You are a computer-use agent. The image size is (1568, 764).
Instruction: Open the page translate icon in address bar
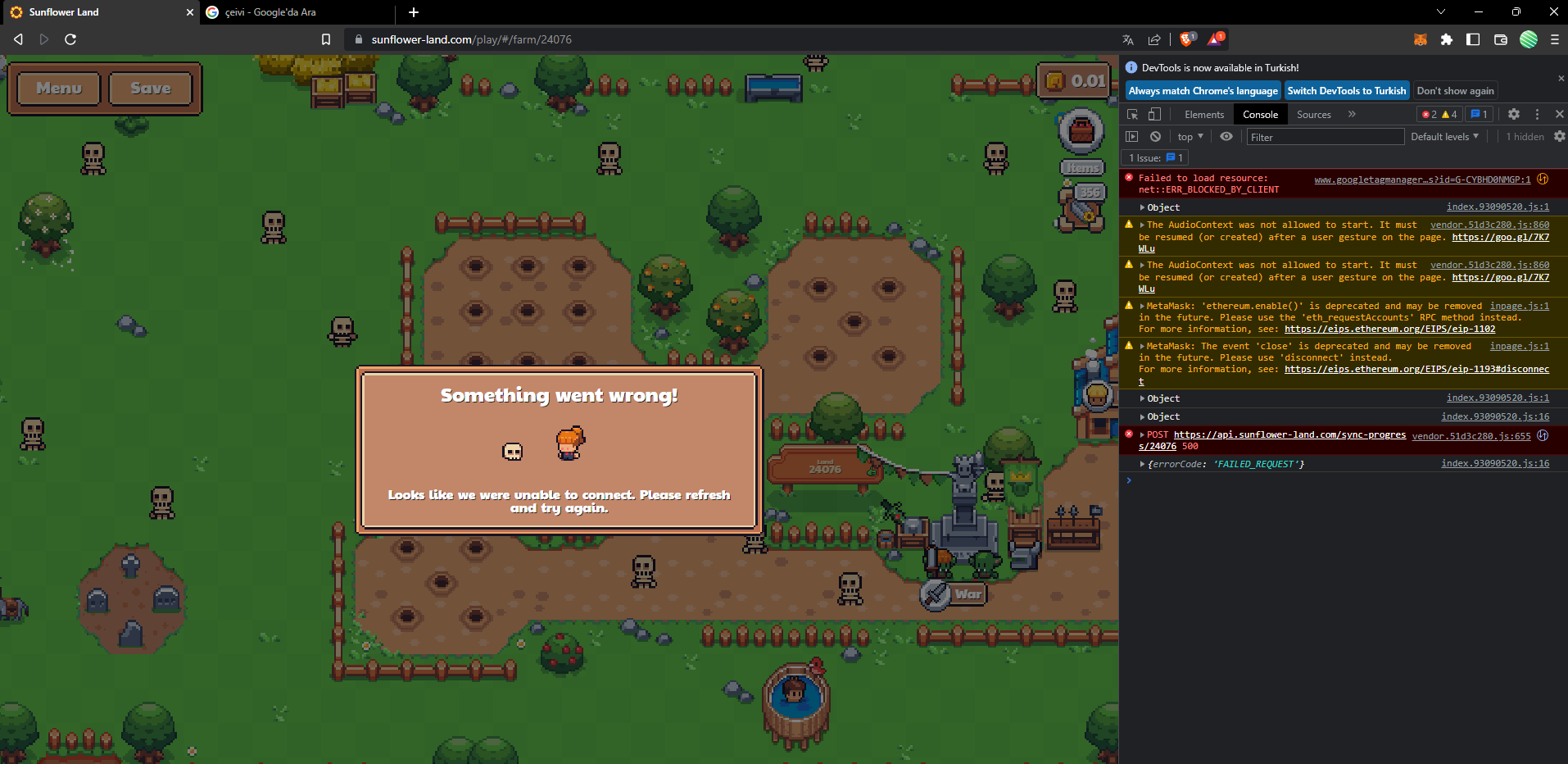1128,39
